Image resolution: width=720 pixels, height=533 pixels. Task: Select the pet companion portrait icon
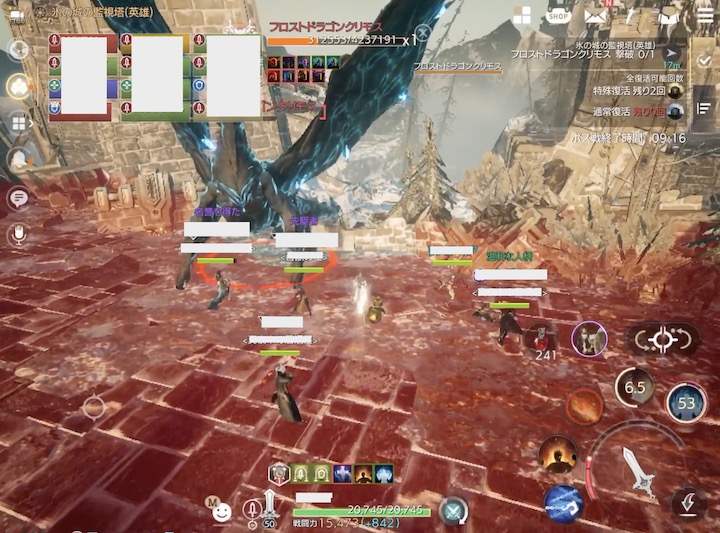(589, 338)
